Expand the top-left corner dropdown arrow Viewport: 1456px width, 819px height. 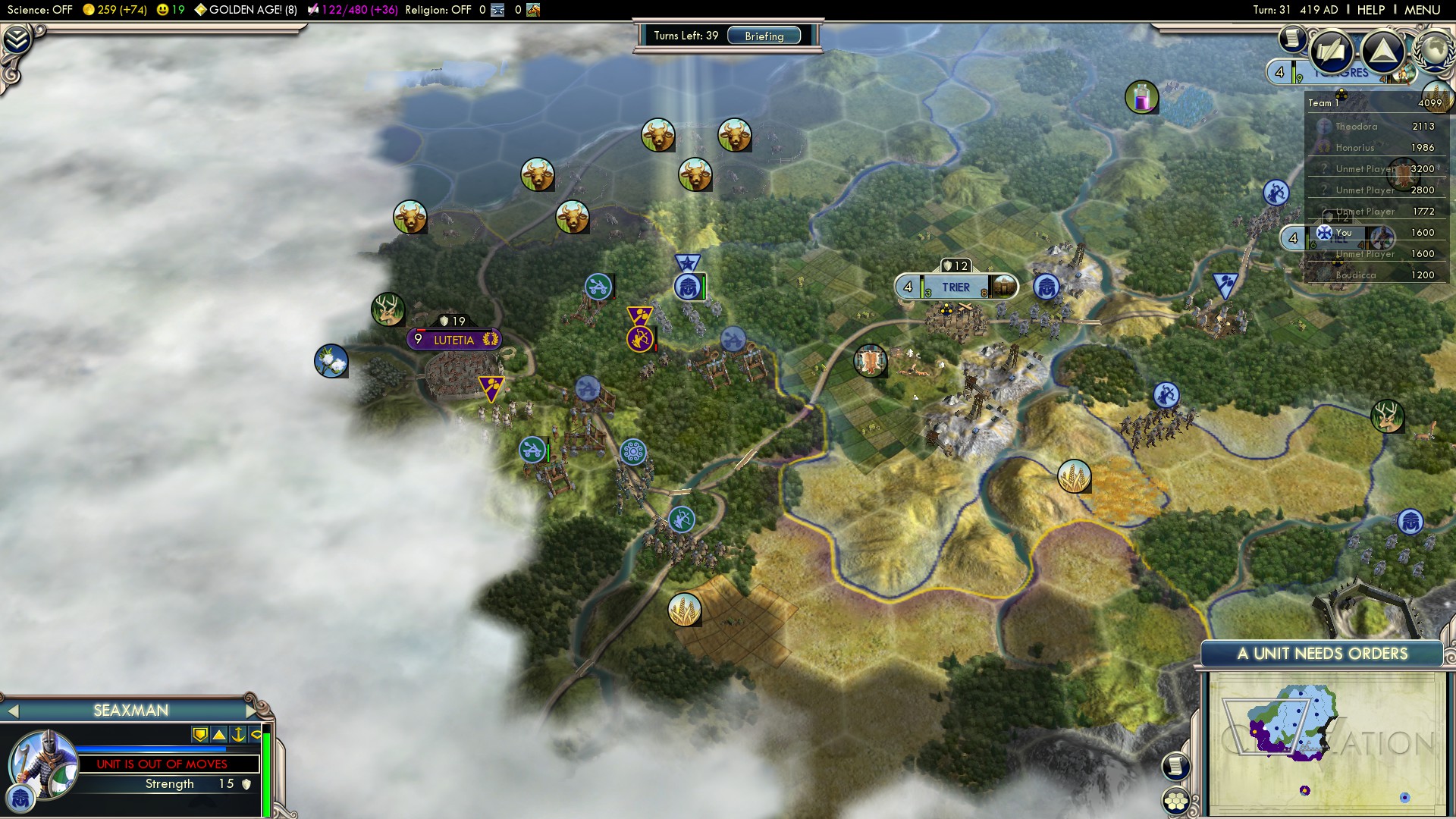click(17, 39)
